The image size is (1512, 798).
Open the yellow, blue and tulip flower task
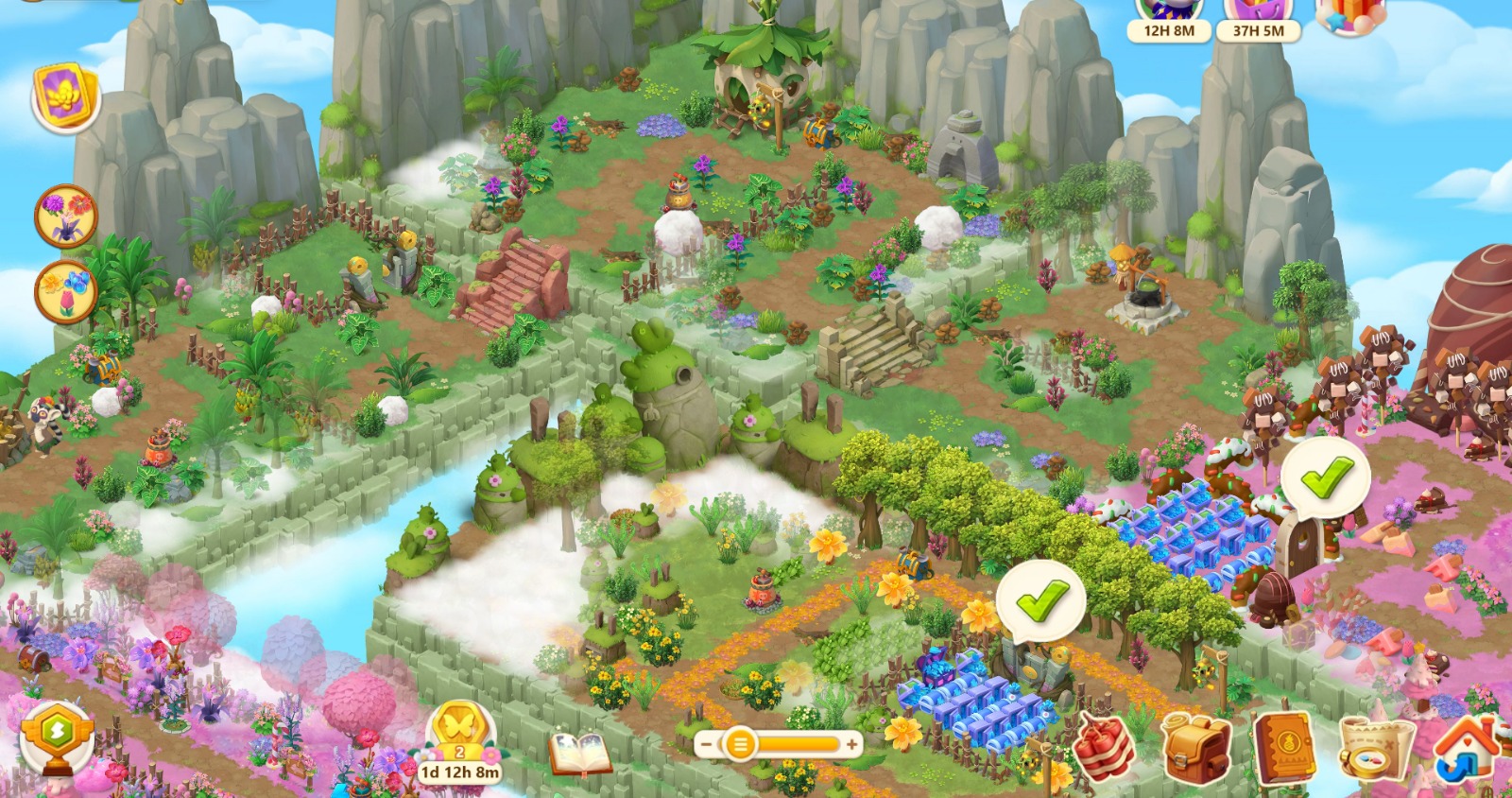click(x=66, y=292)
